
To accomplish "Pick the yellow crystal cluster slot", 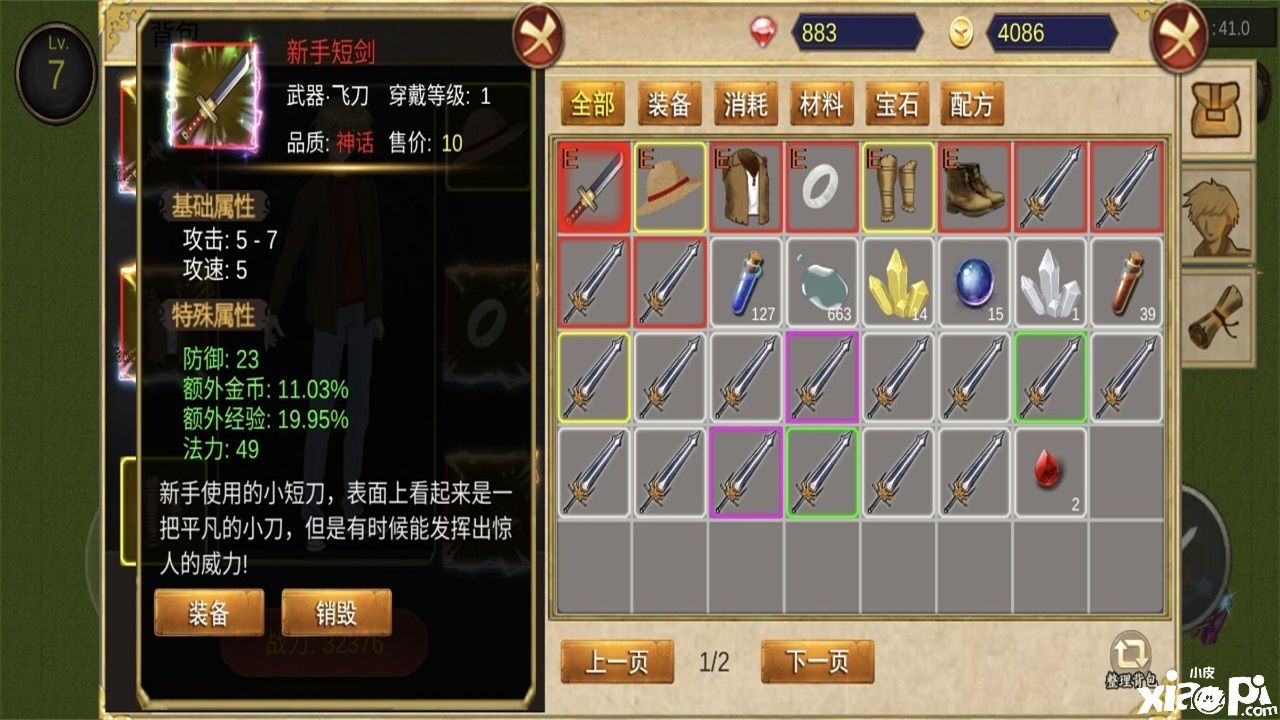I will tap(898, 283).
